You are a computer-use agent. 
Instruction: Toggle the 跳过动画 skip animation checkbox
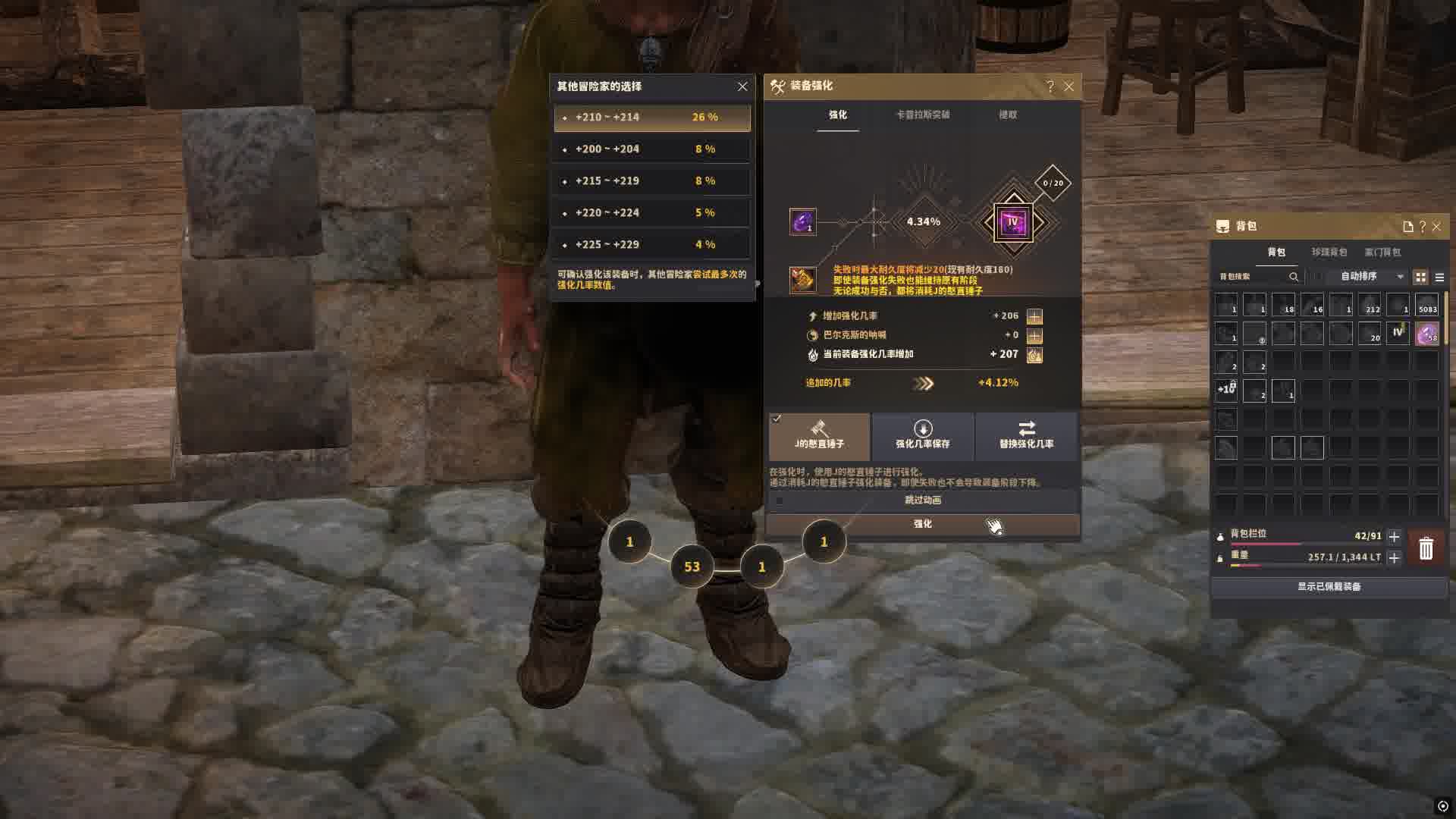[x=780, y=500]
